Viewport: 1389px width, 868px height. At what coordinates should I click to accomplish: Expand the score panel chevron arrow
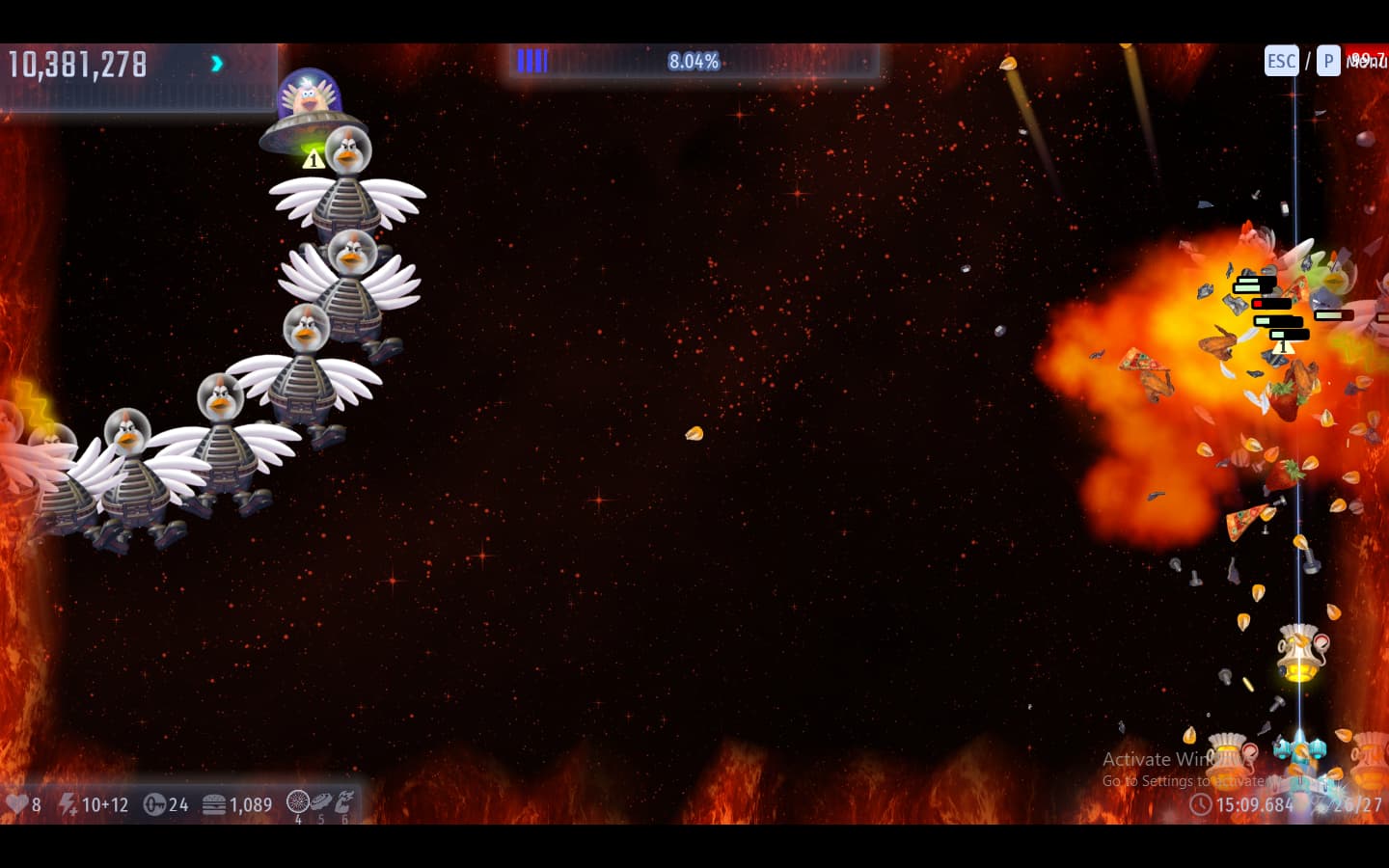[215, 63]
